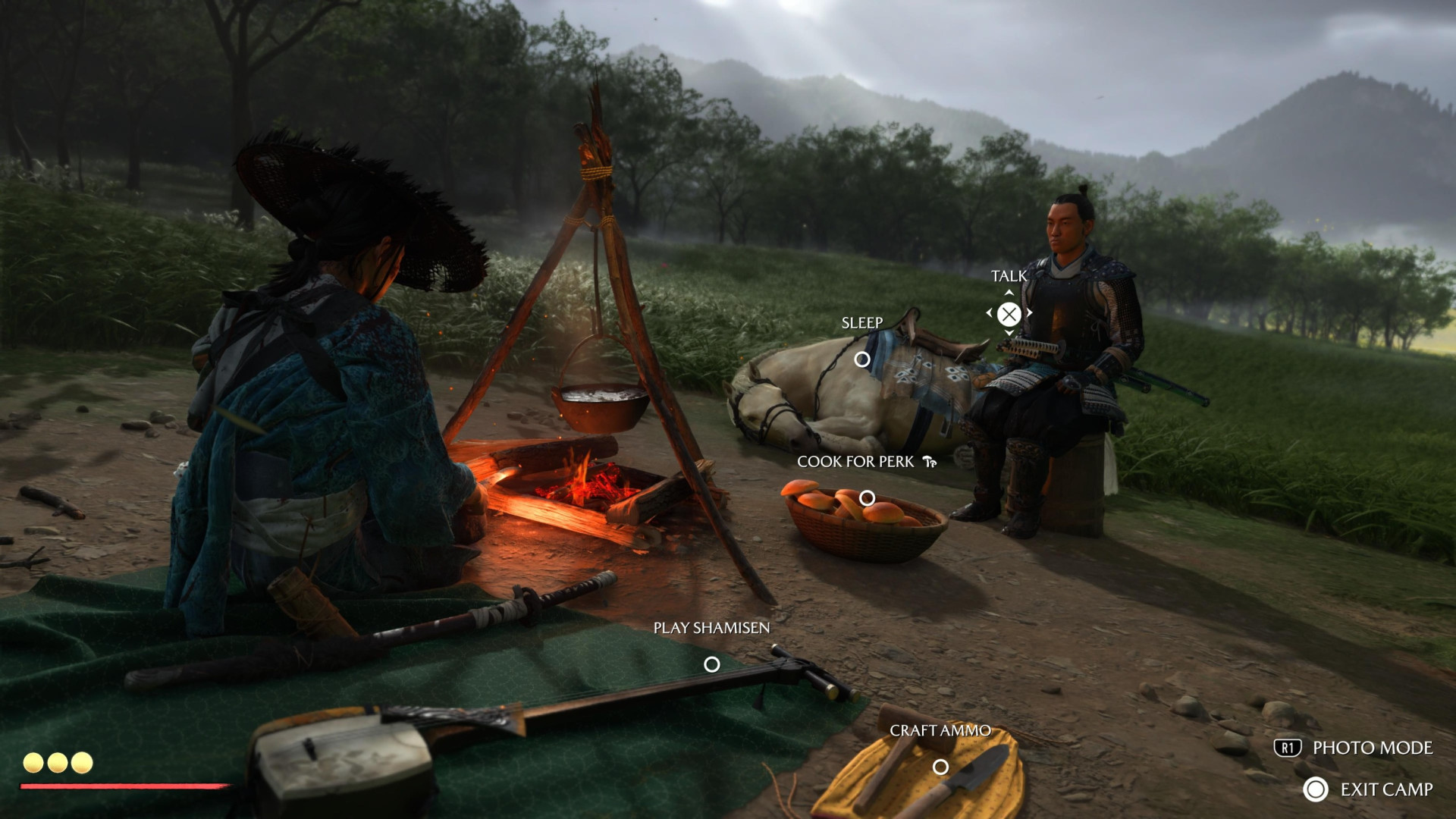Exit the camp screen

tap(1369, 789)
